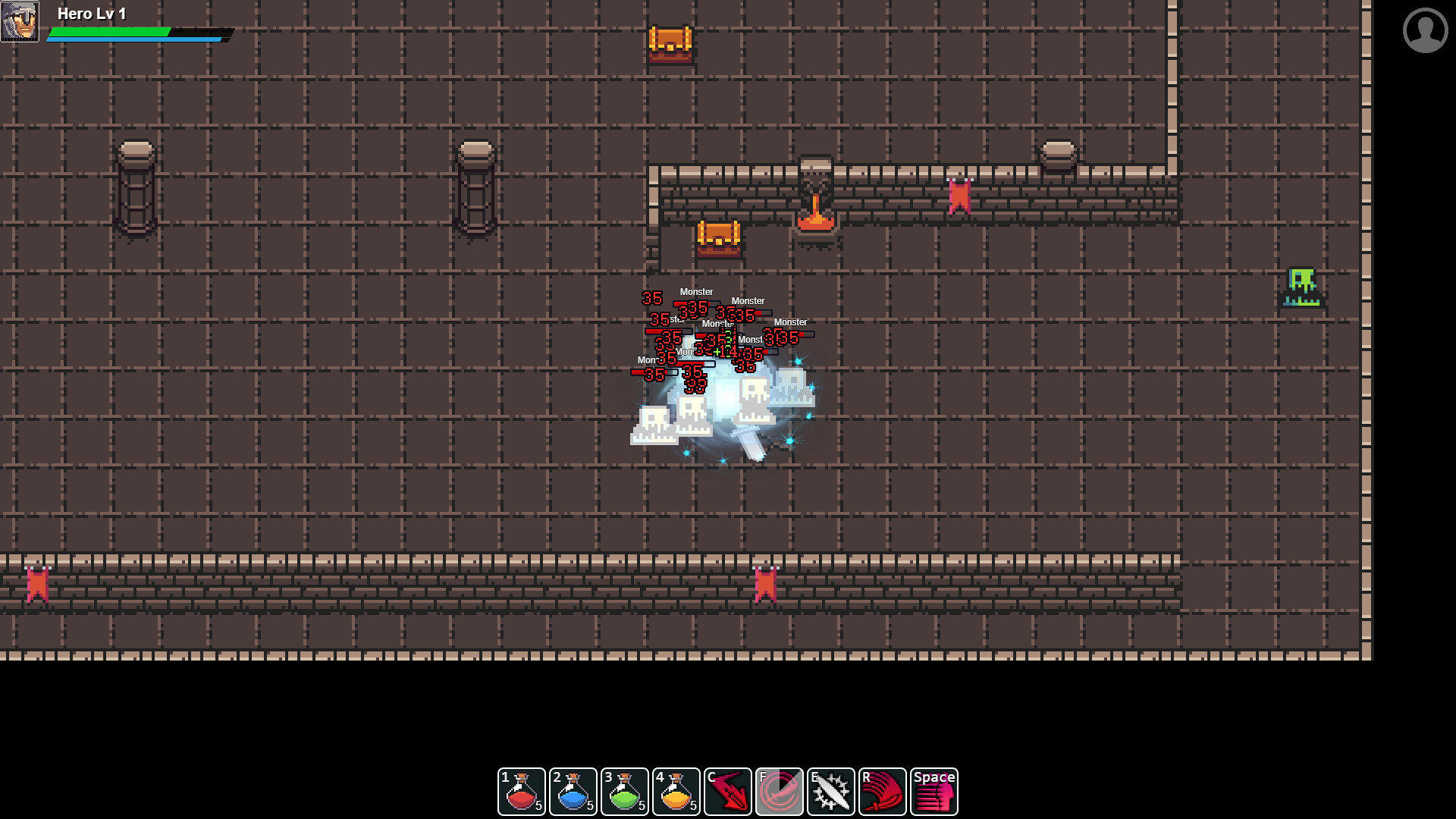The height and width of the screenshot is (819, 1456).
Task: Open the hero portrait next to Hero Lv 1
Action: pos(20,20)
